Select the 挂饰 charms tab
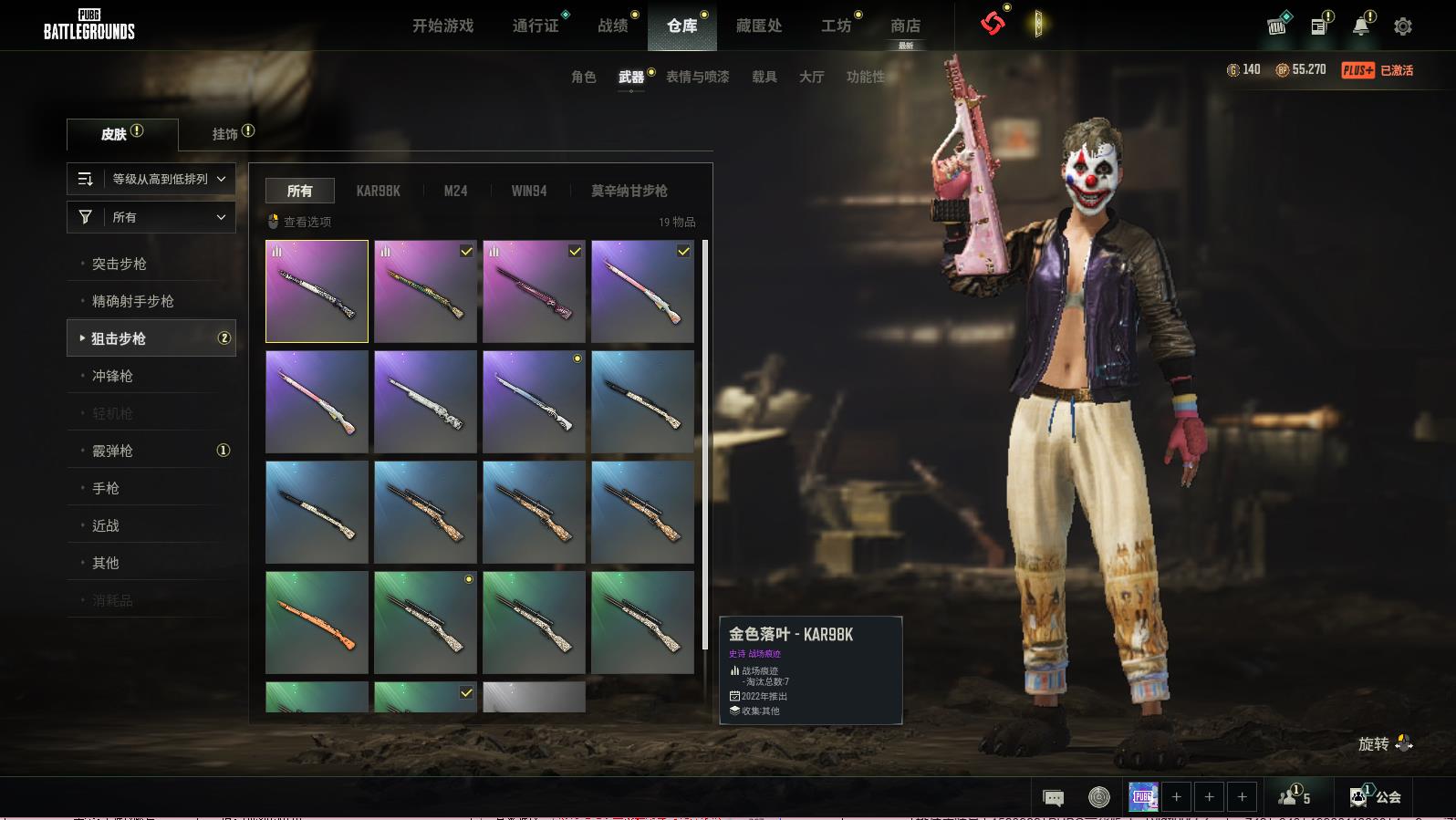Viewport: 1456px width, 820px height. pyautogui.click(x=225, y=134)
